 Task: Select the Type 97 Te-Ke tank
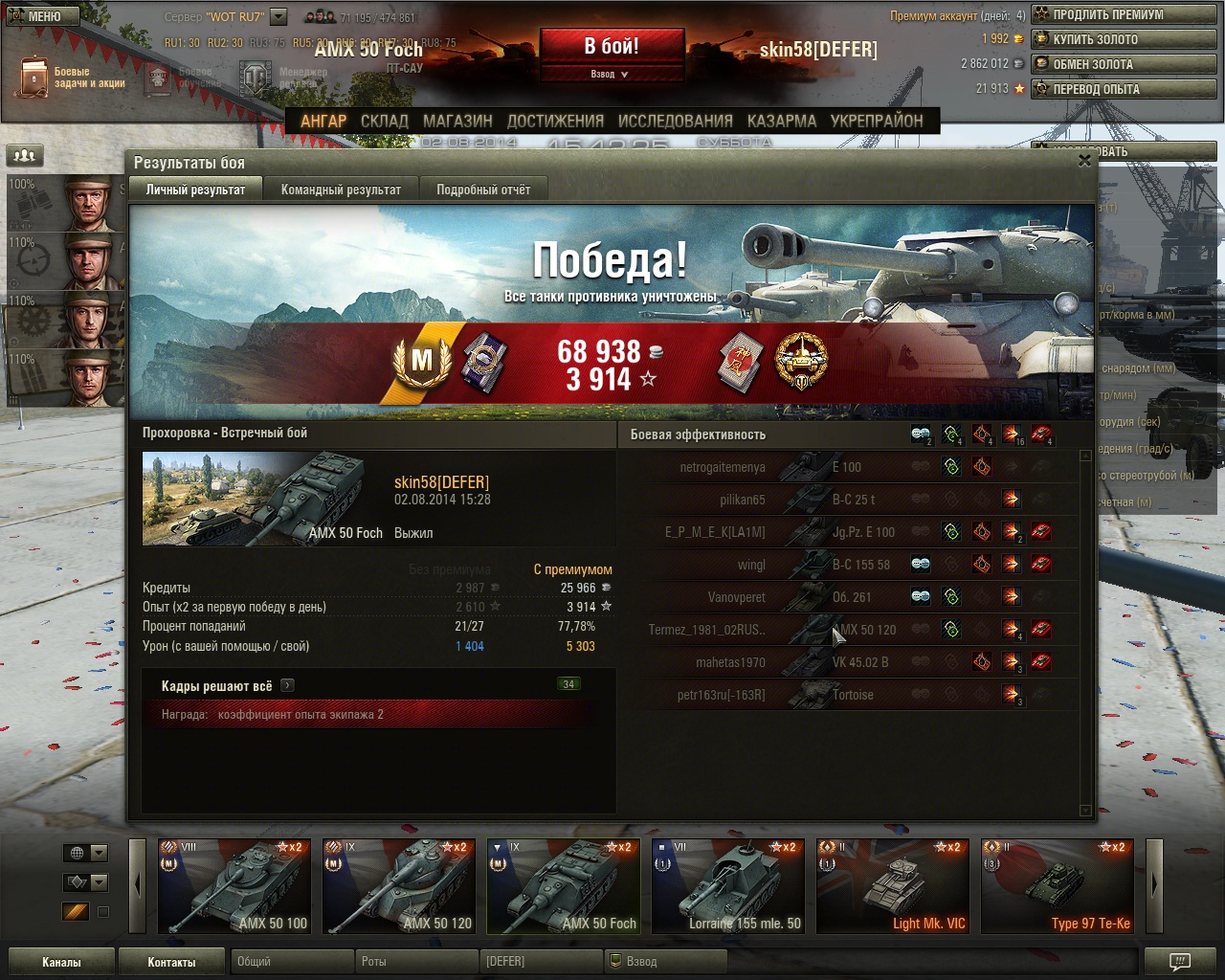1058,886
